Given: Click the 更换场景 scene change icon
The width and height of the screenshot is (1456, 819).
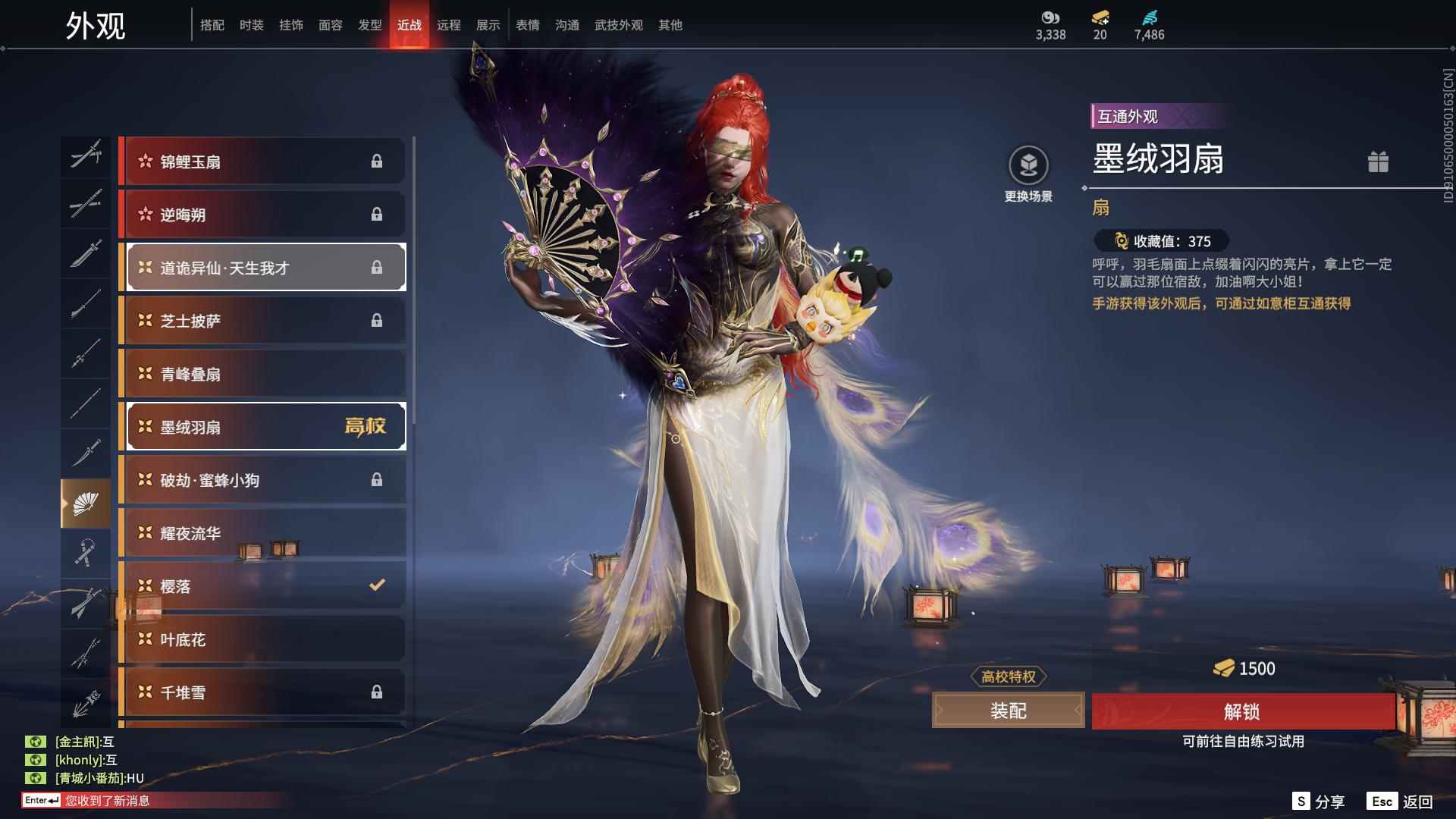Looking at the screenshot, I should pyautogui.click(x=1028, y=165).
